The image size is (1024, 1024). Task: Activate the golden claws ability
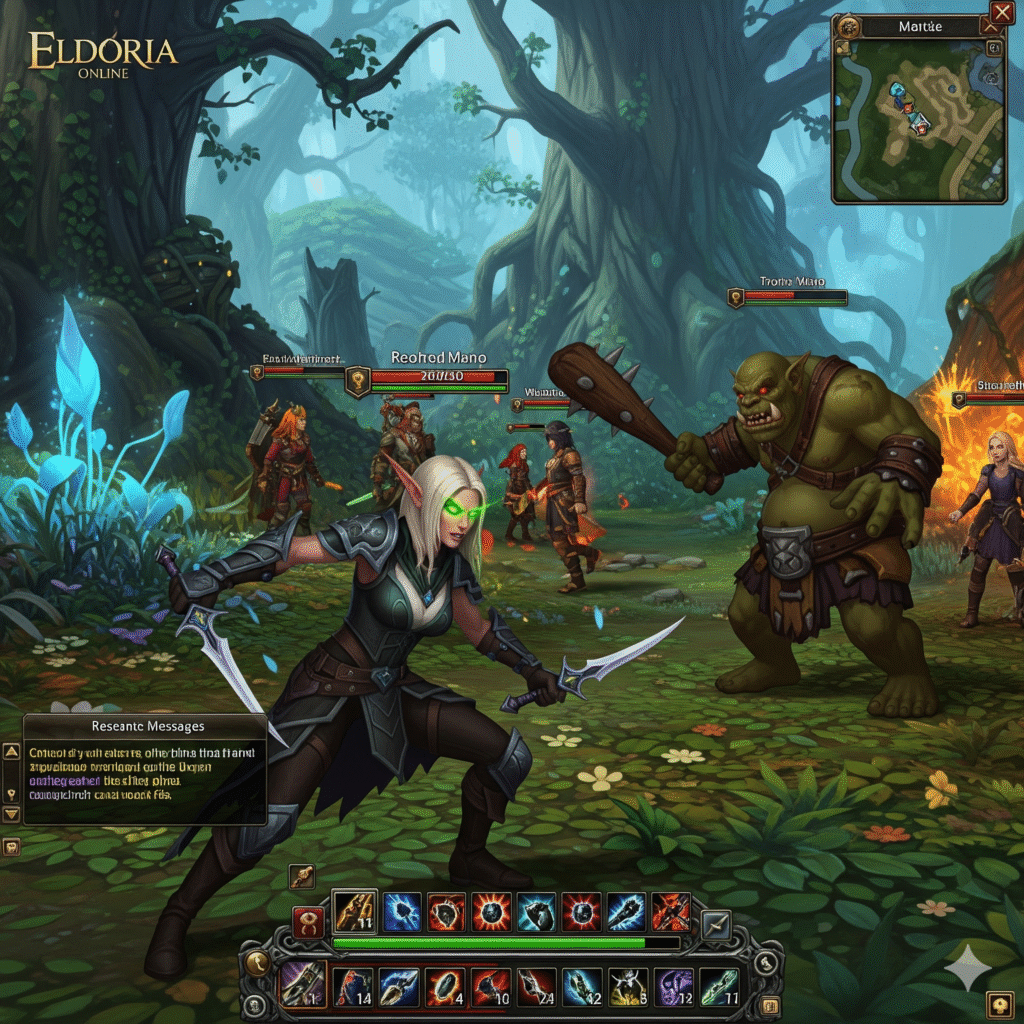pyautogui.click(x=354, y=911)
